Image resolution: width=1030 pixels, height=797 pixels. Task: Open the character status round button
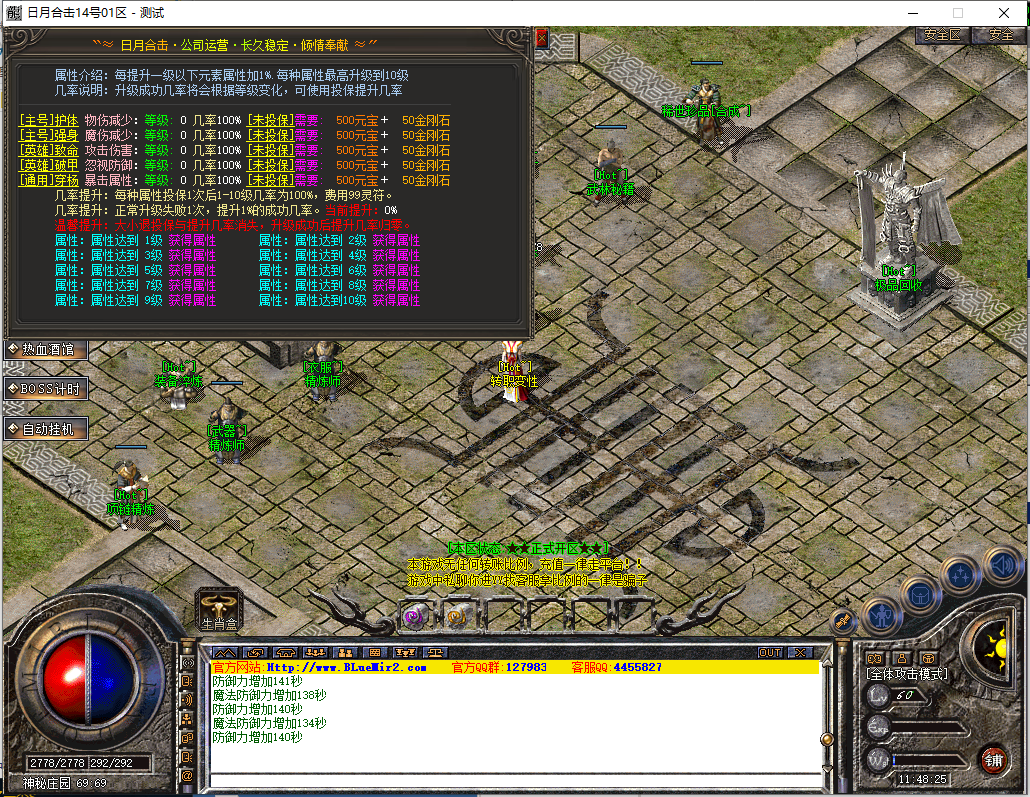[x=883, y=612]
